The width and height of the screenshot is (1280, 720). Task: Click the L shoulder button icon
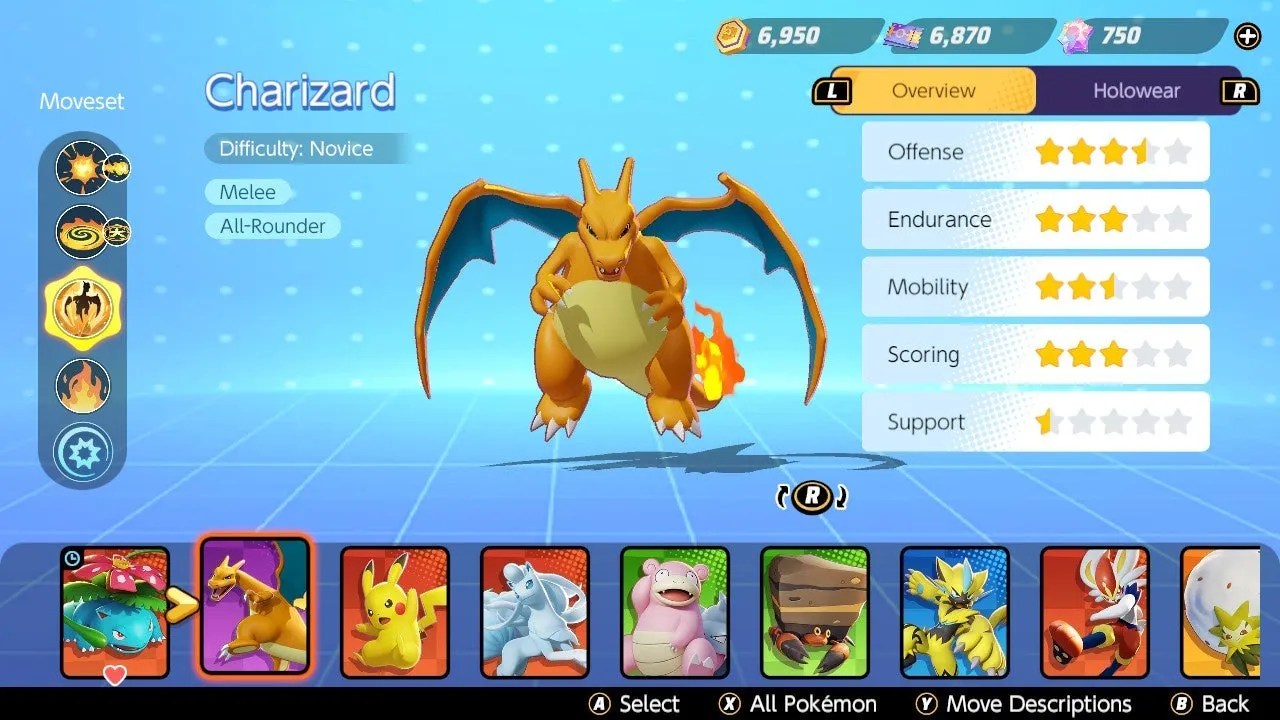(x=833, y=91)
